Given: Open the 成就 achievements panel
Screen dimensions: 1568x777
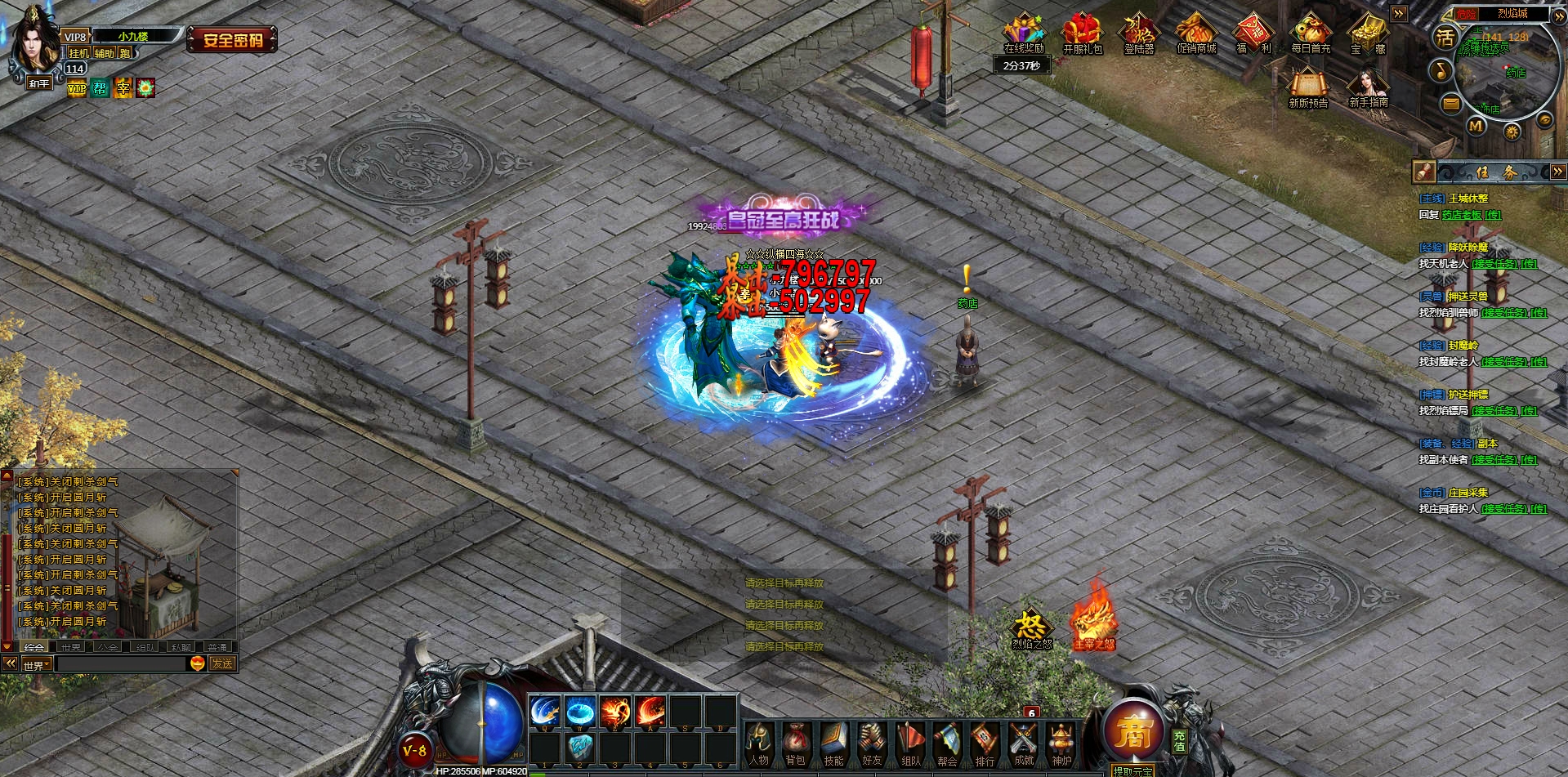Looking at the screenshot, I should click(x=1024, y=744).
